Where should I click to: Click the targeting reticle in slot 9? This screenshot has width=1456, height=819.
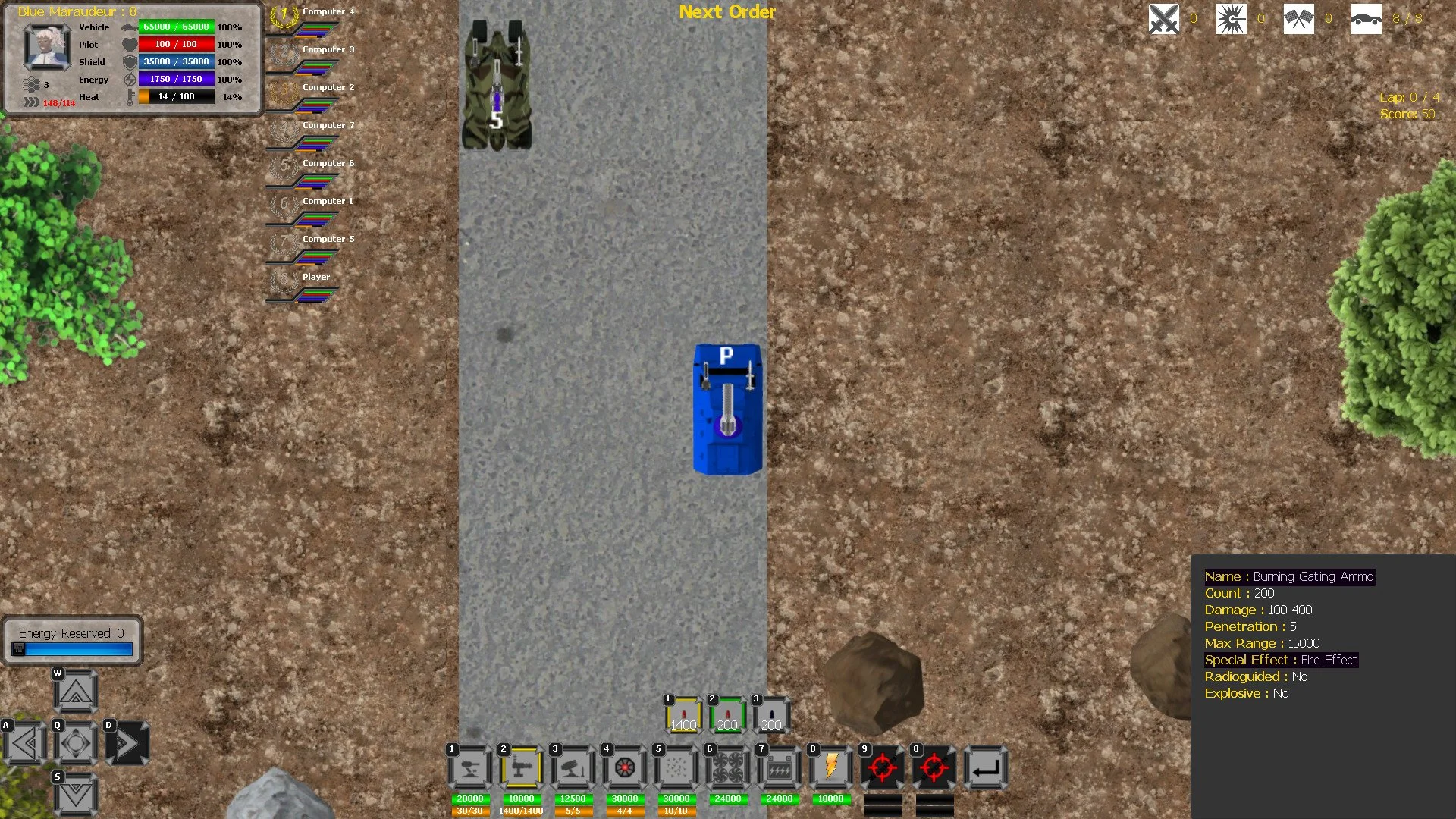(883, 767)
